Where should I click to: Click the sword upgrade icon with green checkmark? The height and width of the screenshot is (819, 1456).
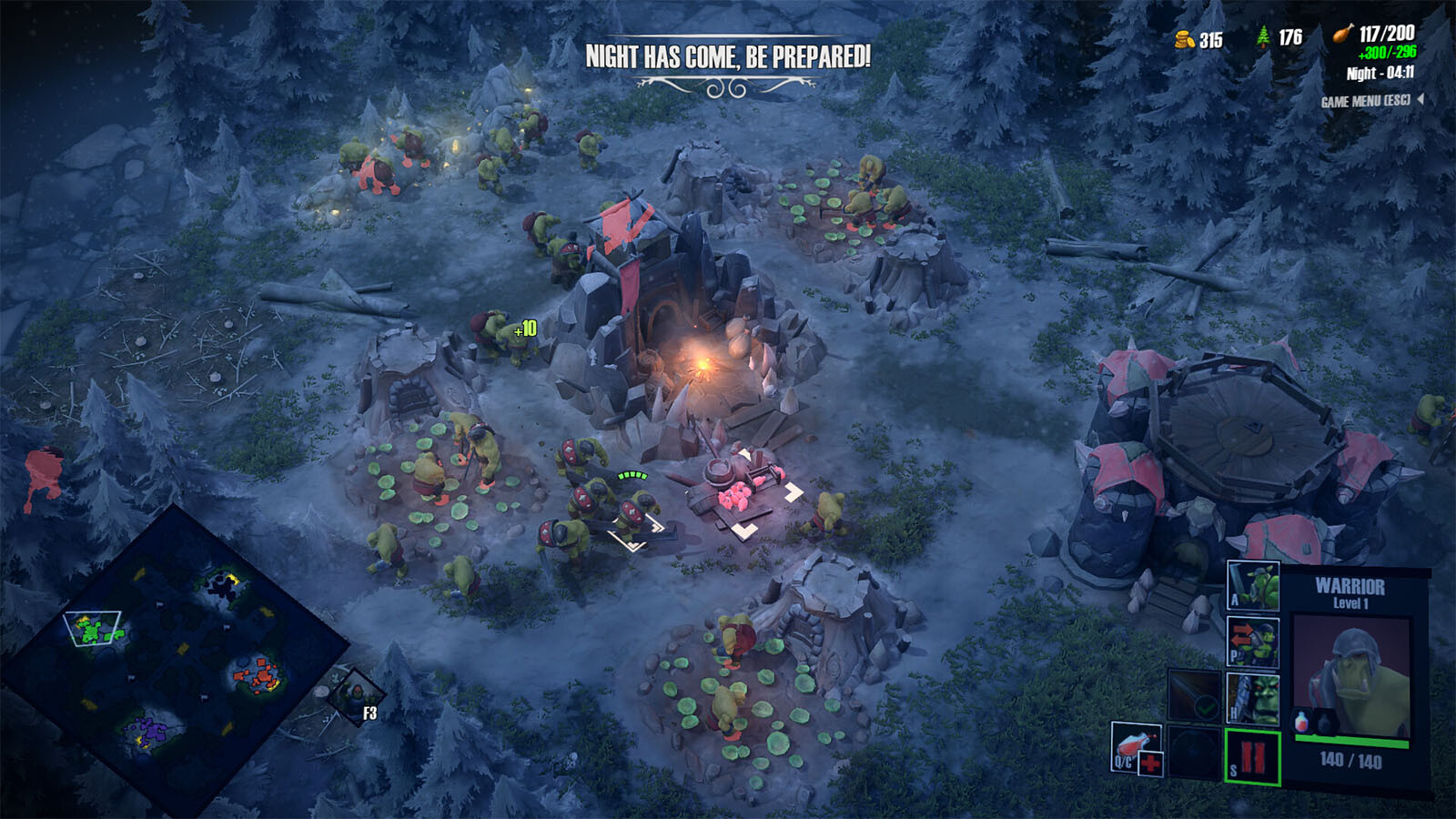(x=1195, y=698)
